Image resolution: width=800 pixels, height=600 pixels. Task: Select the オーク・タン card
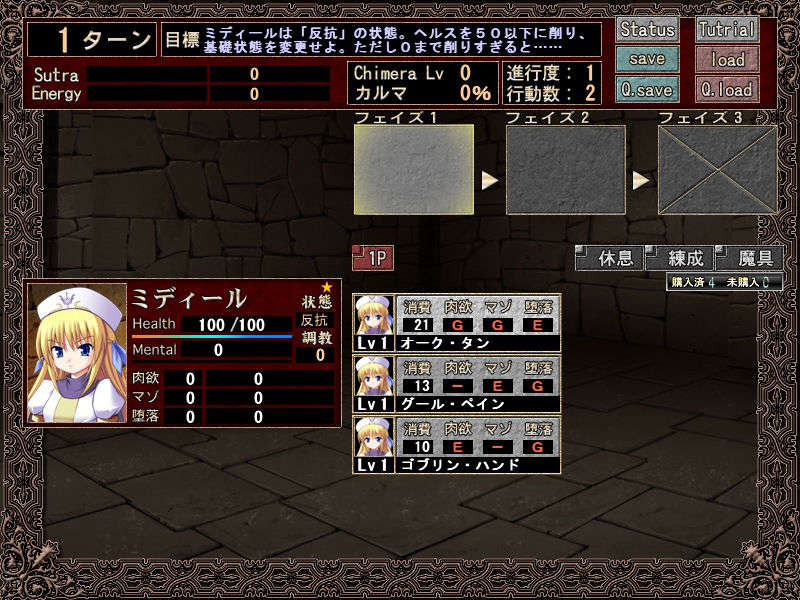[x=457, y=323]
